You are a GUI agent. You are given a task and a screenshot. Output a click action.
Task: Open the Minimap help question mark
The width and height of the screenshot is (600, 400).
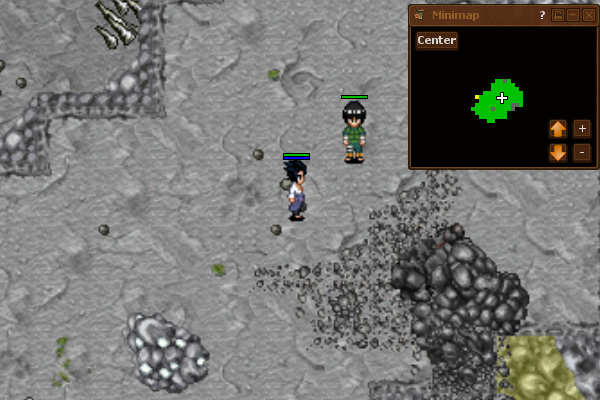tap(542, 15)
